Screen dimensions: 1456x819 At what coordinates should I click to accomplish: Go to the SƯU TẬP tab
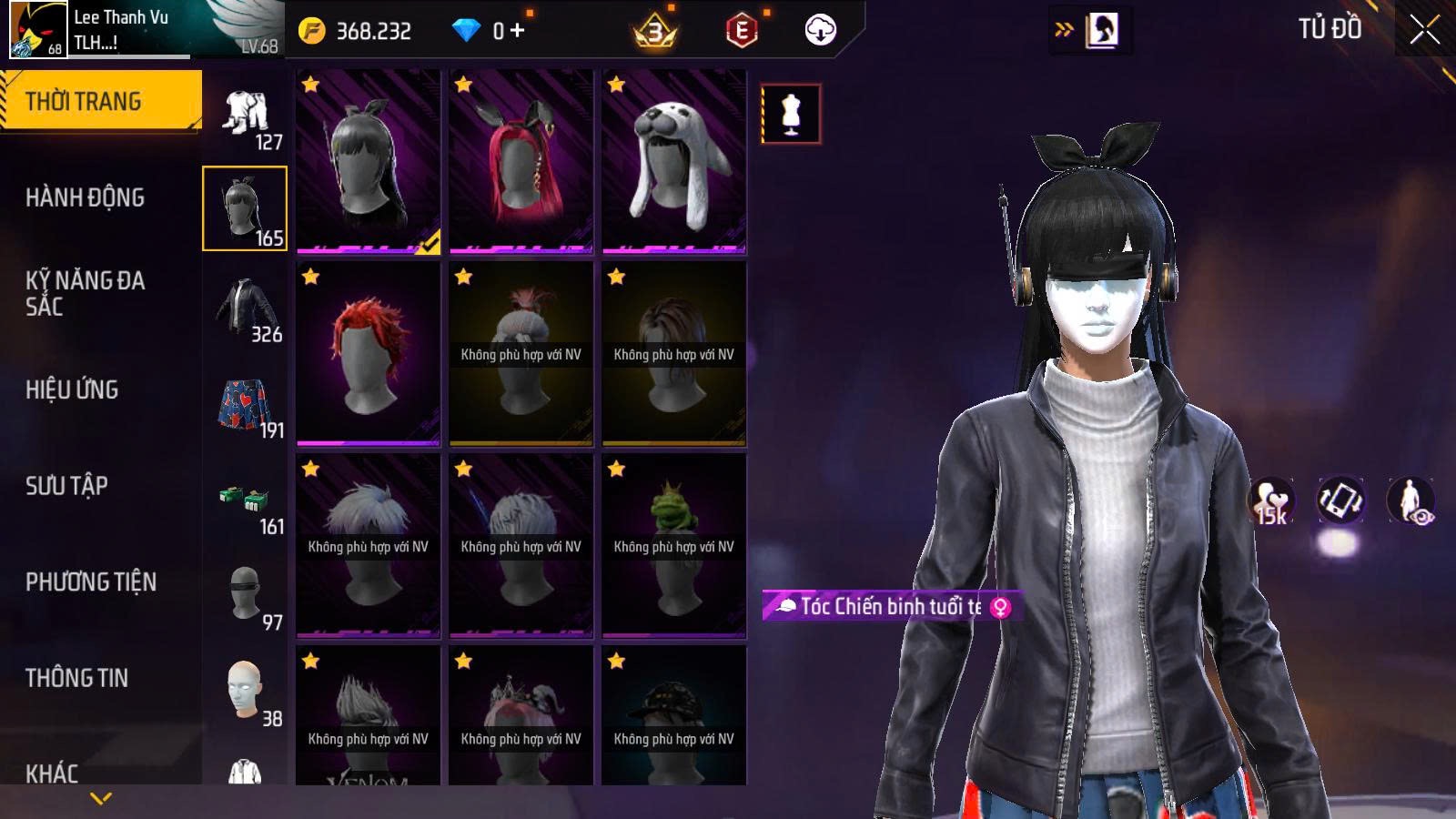point(66,486)
